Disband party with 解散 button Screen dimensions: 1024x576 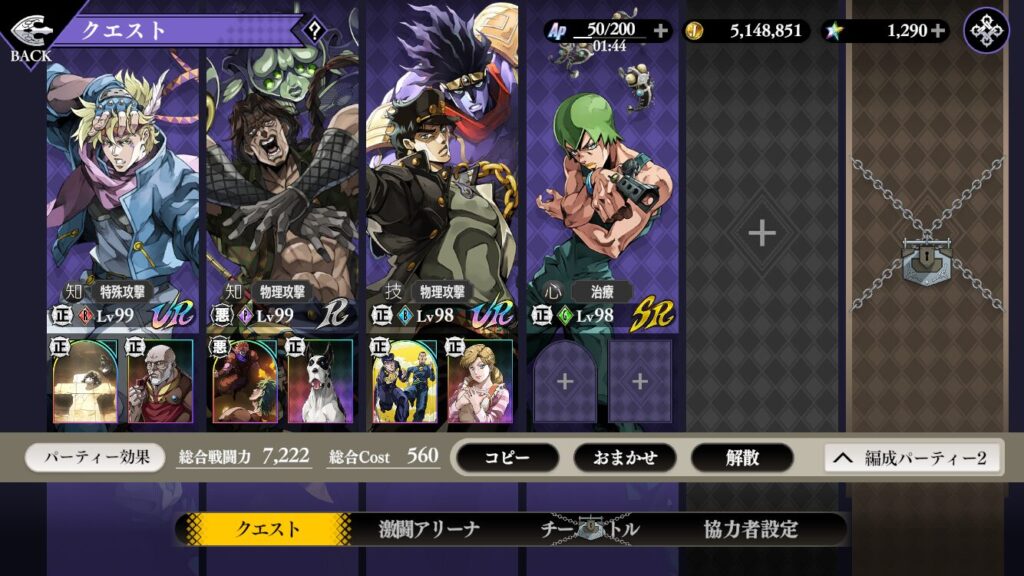tap(742, 457)
